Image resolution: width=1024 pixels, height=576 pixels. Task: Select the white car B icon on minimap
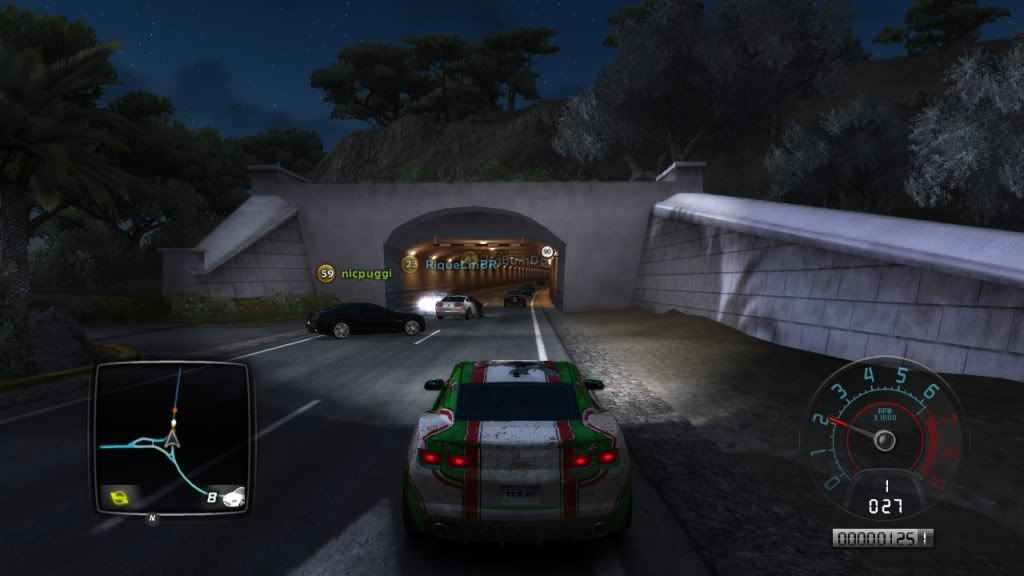(226, 496)
